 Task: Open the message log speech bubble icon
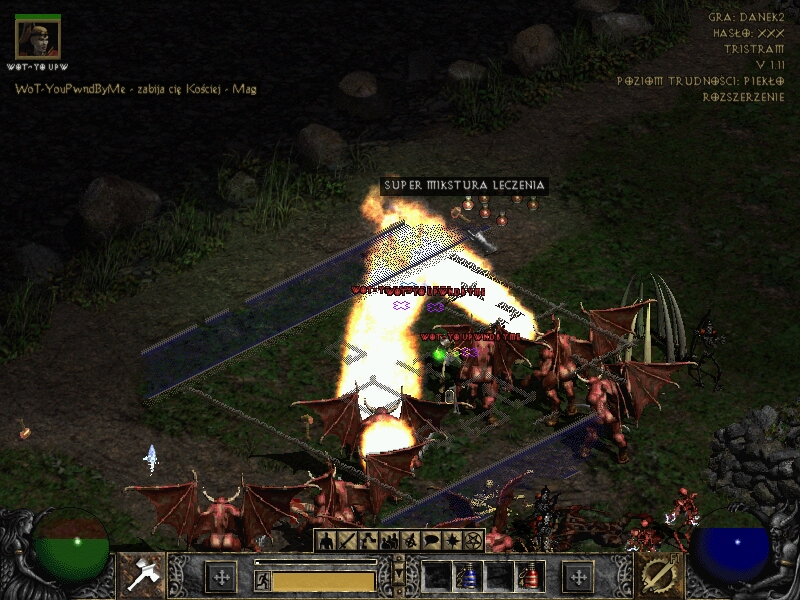coord(432,541)
